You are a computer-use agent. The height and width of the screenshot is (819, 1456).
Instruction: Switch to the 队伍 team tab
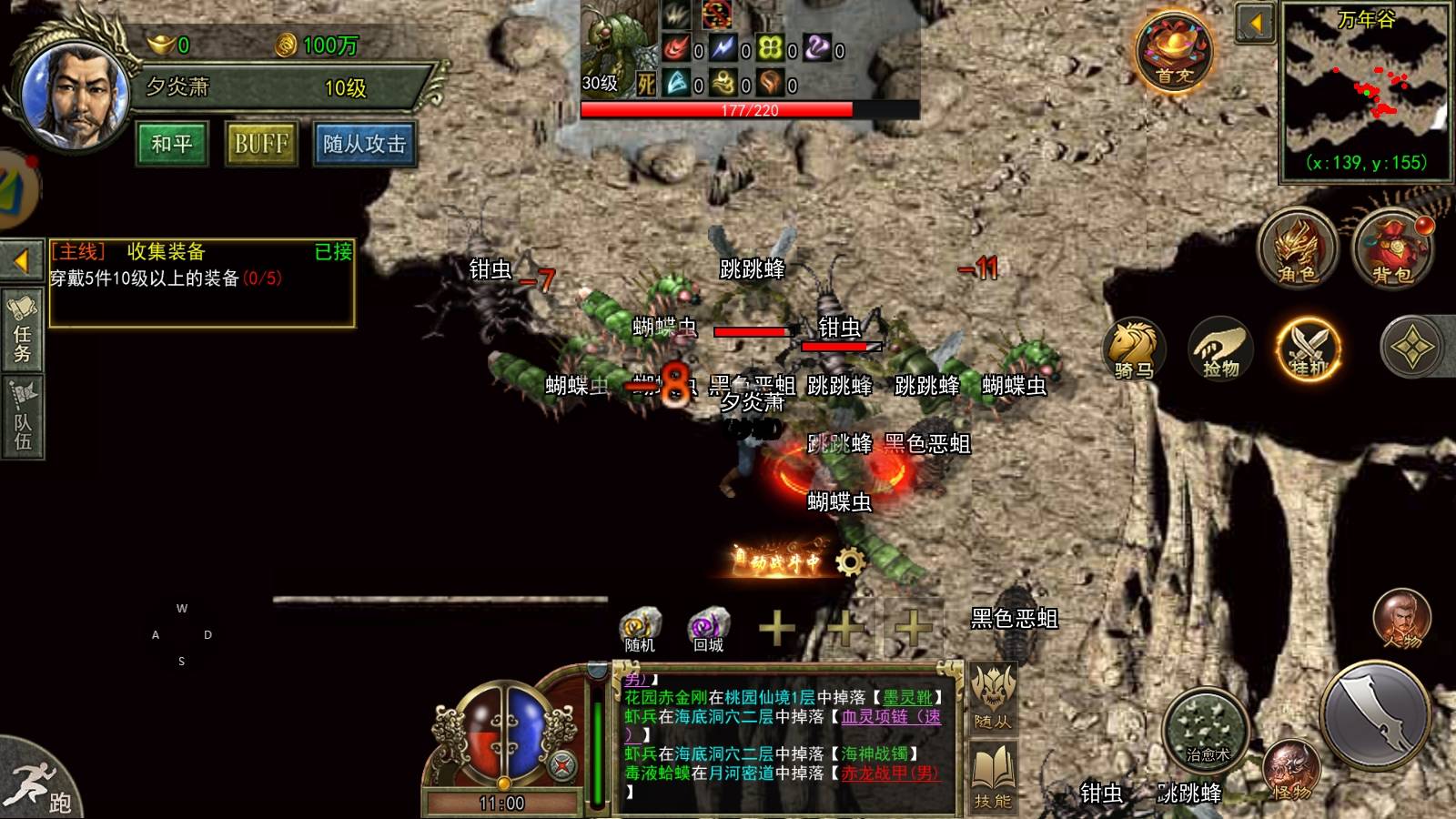[x=23, y=417]
